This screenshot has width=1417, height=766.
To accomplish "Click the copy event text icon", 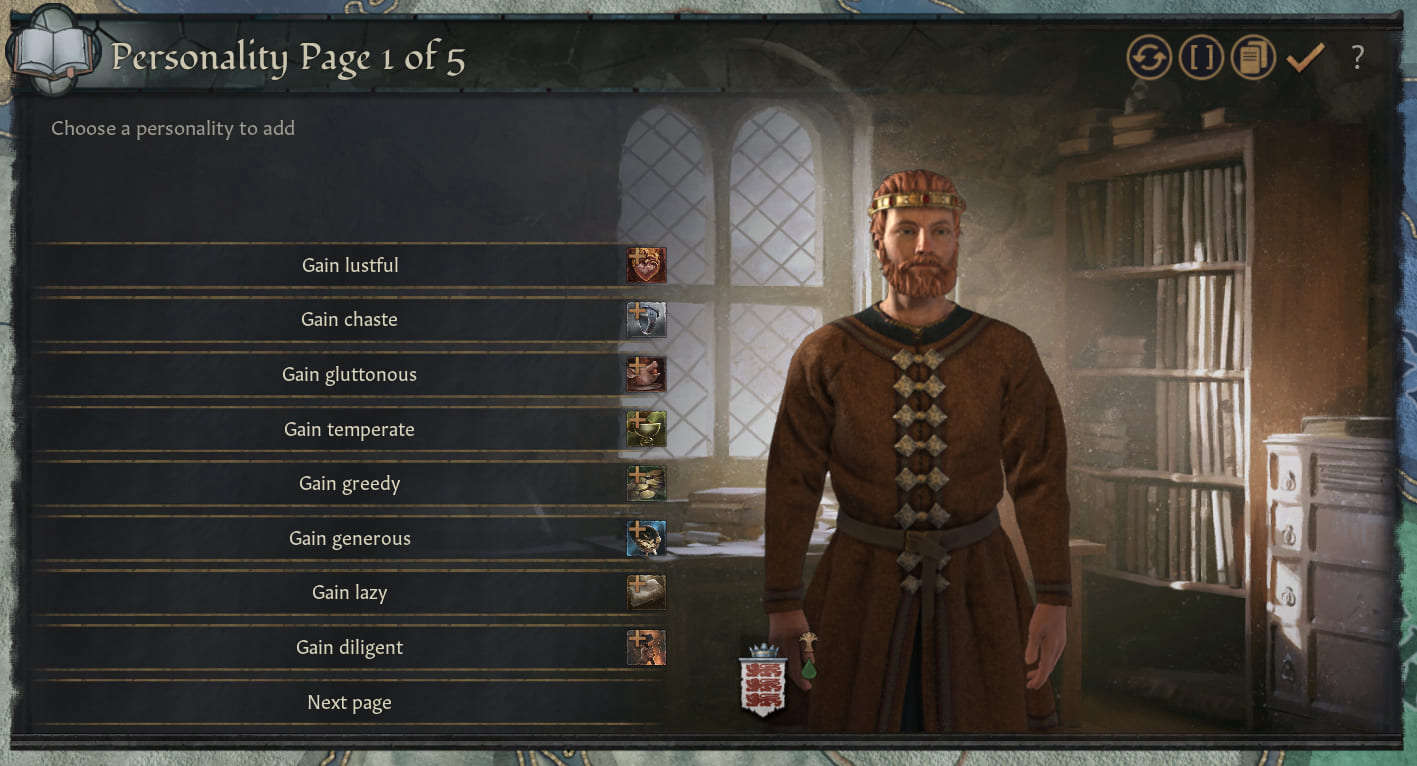I will [1252, 57].
